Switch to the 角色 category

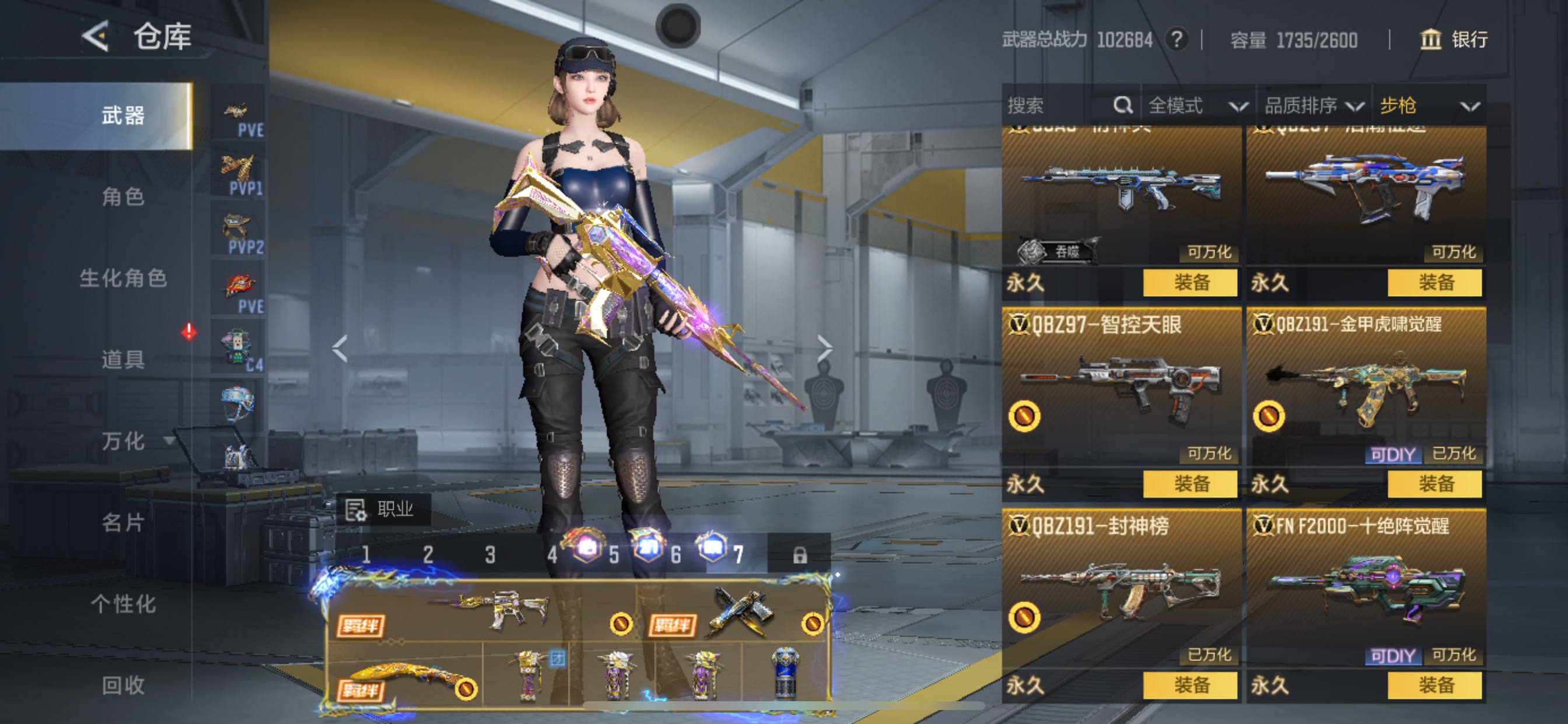123,196
